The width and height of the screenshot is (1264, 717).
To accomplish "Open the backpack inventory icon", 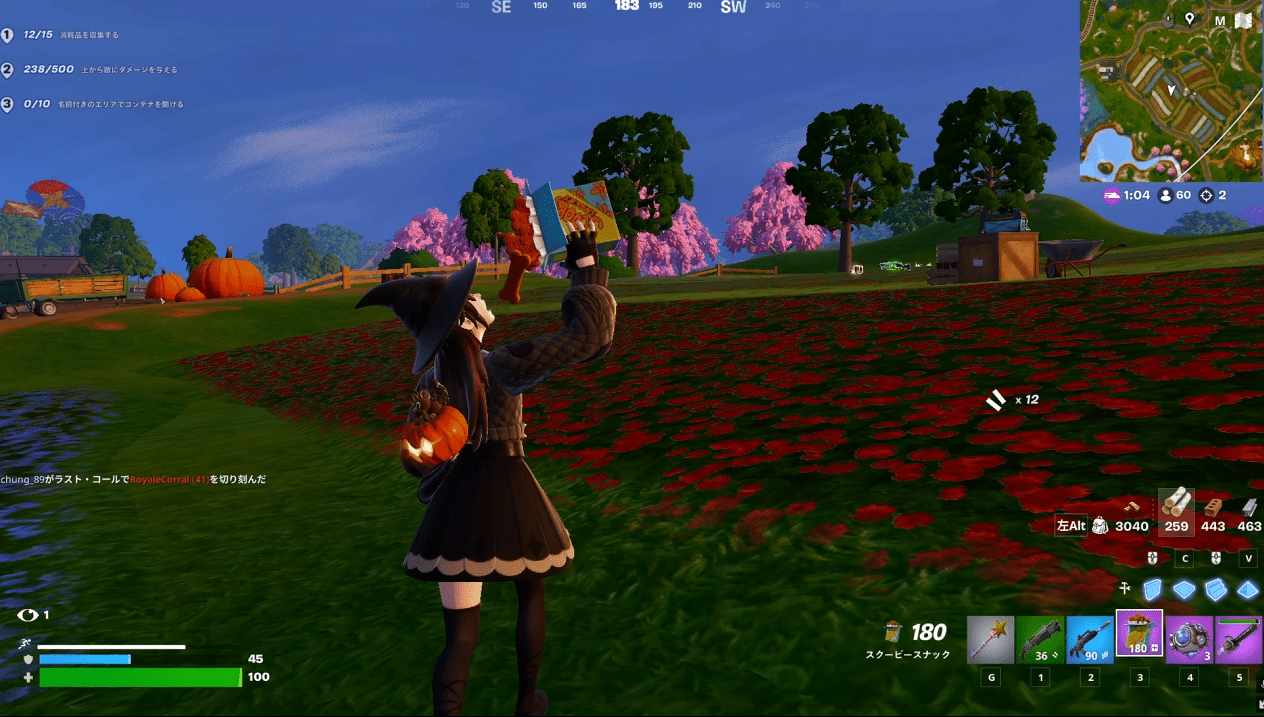I will click(1100, 525).
